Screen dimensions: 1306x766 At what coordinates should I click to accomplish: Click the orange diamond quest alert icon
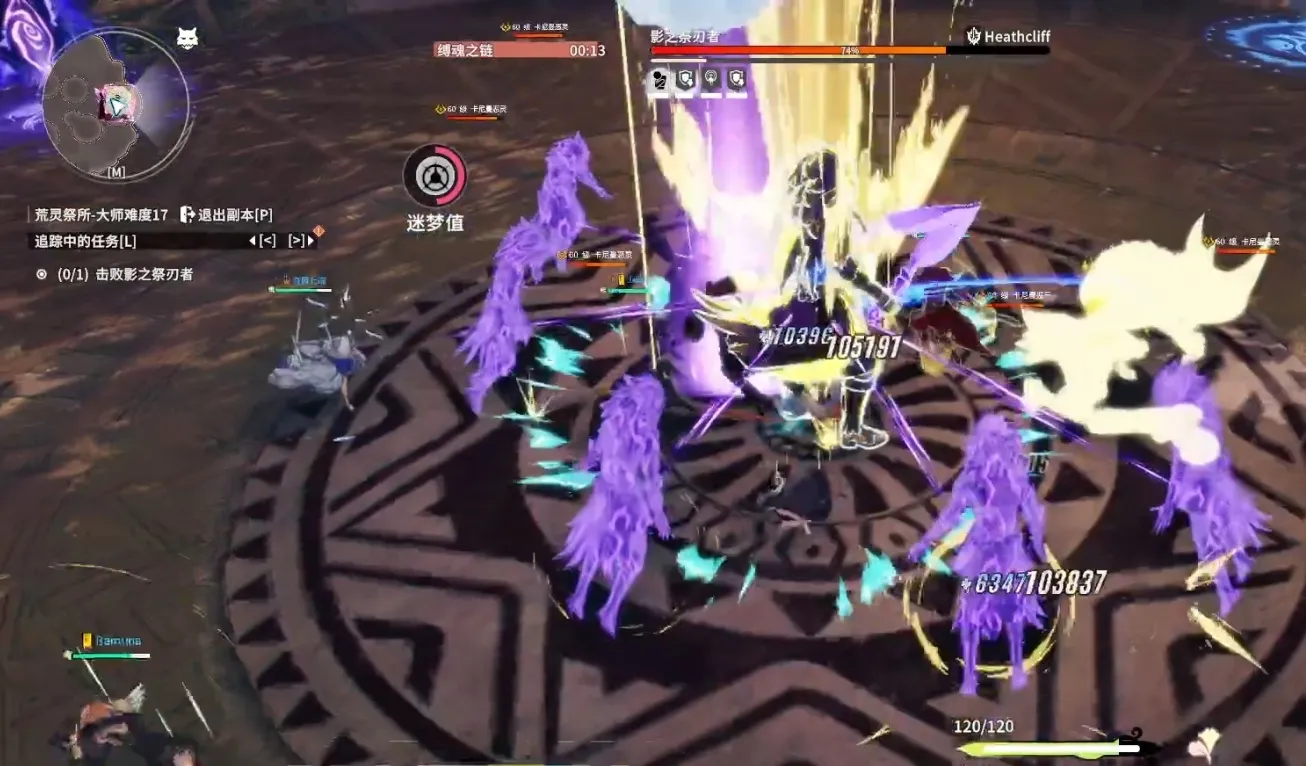coord(318,232)
